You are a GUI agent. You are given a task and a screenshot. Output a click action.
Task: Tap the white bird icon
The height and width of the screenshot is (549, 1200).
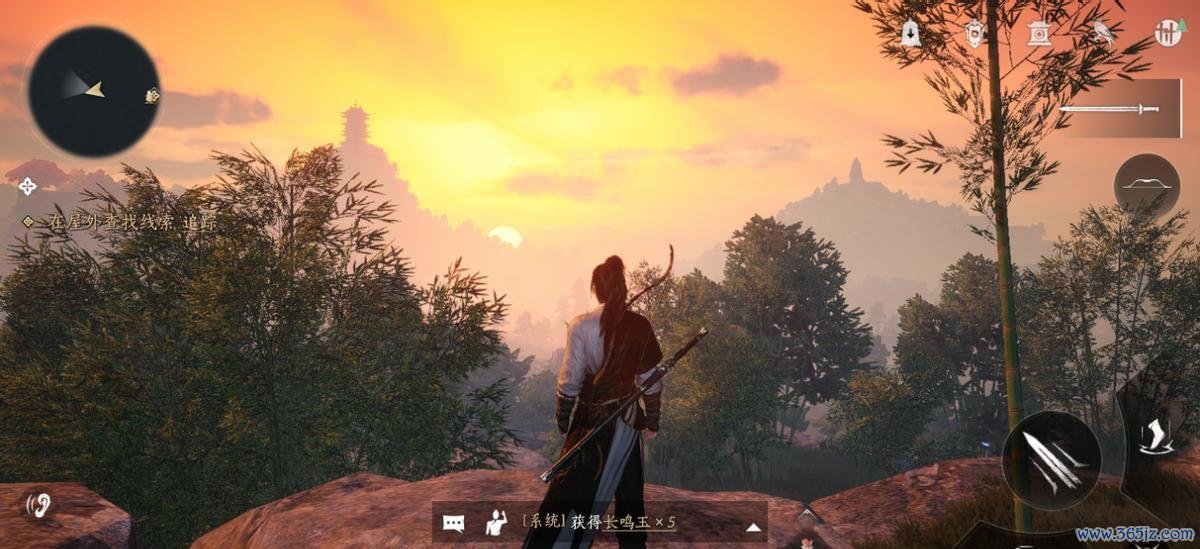pyautogui.click(x=1103, y=33)
